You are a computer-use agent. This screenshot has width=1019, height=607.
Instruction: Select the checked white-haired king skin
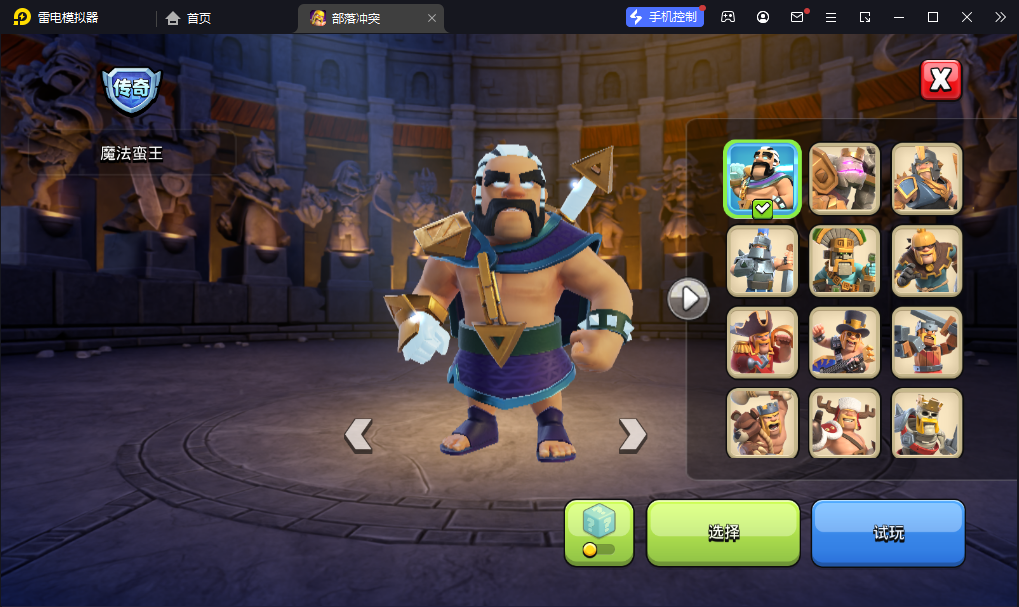[762, 179]
